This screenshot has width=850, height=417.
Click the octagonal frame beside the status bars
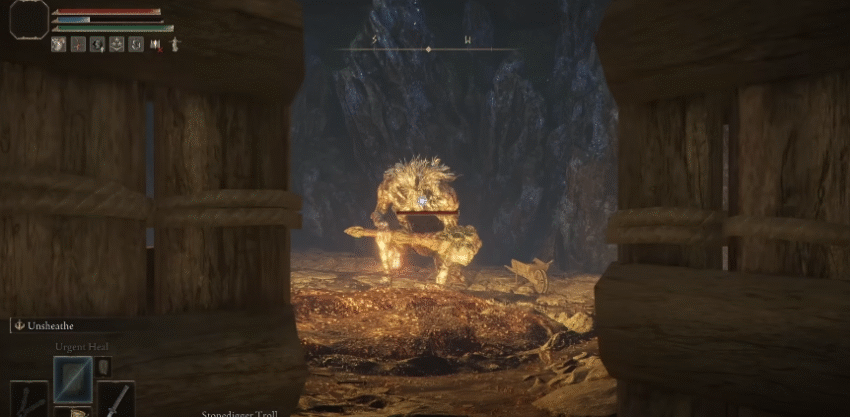click(27, 20)
